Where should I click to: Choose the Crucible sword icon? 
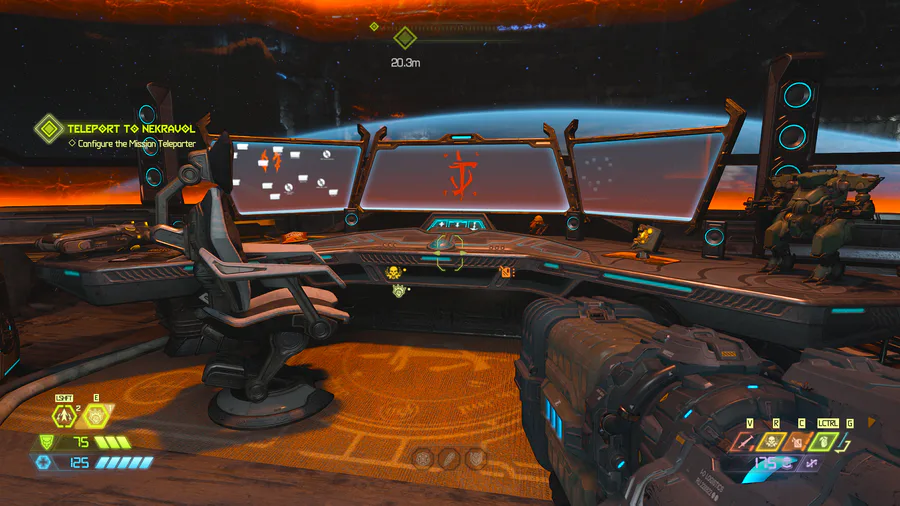coord(747,440)
